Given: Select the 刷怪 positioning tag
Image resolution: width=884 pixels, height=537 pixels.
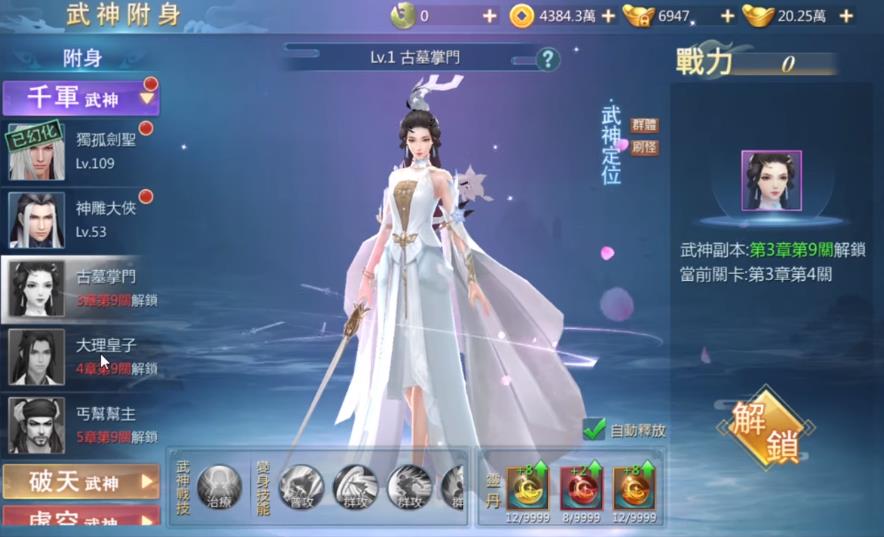Looking at the screenshot, I should (x=645, y=147).
